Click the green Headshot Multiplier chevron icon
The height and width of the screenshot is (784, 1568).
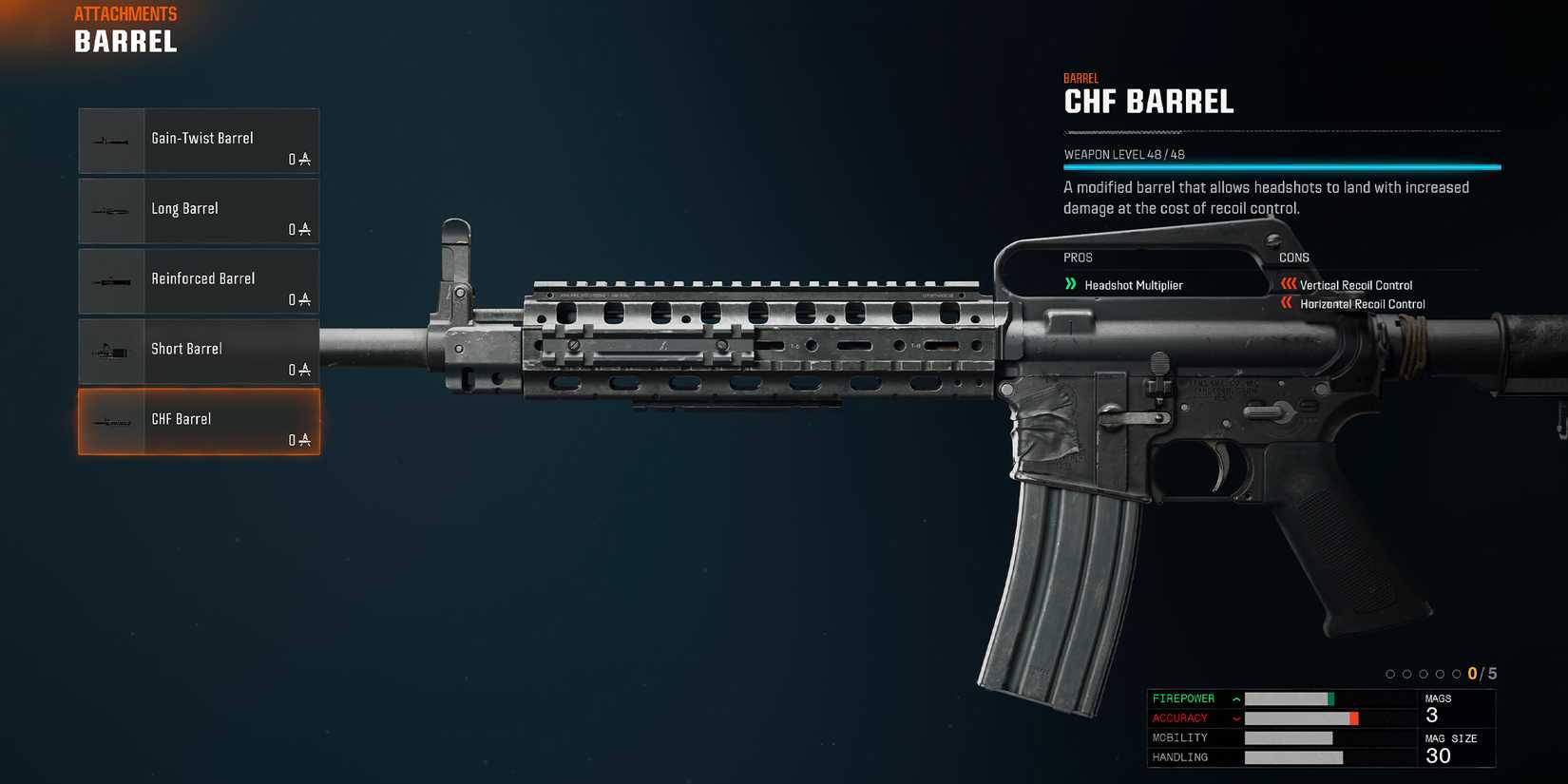(1072, 284)
